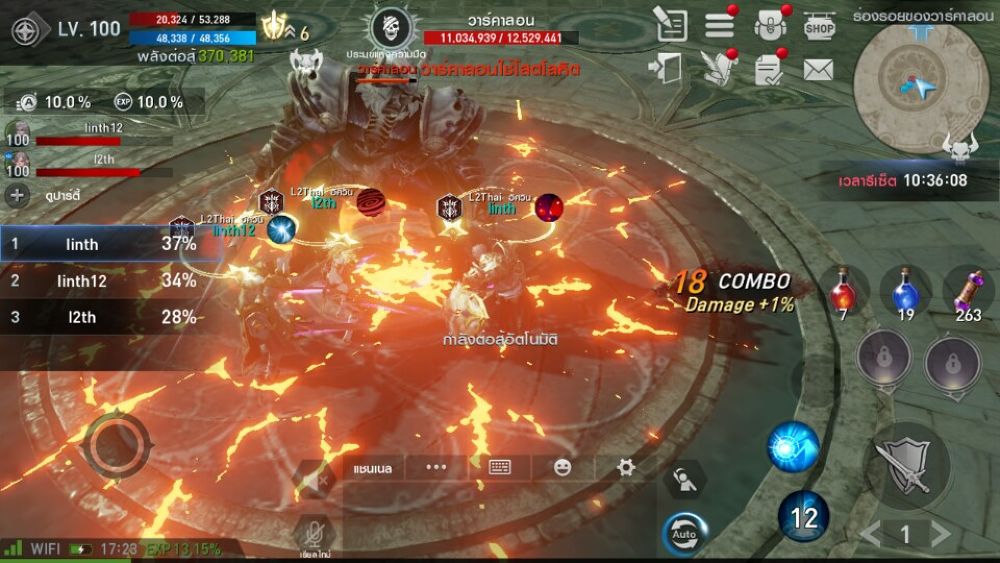Viewport: 1000px width, 563px height.
Task: Open the quill and scroll icon
Action: click(x=717, y=68)
